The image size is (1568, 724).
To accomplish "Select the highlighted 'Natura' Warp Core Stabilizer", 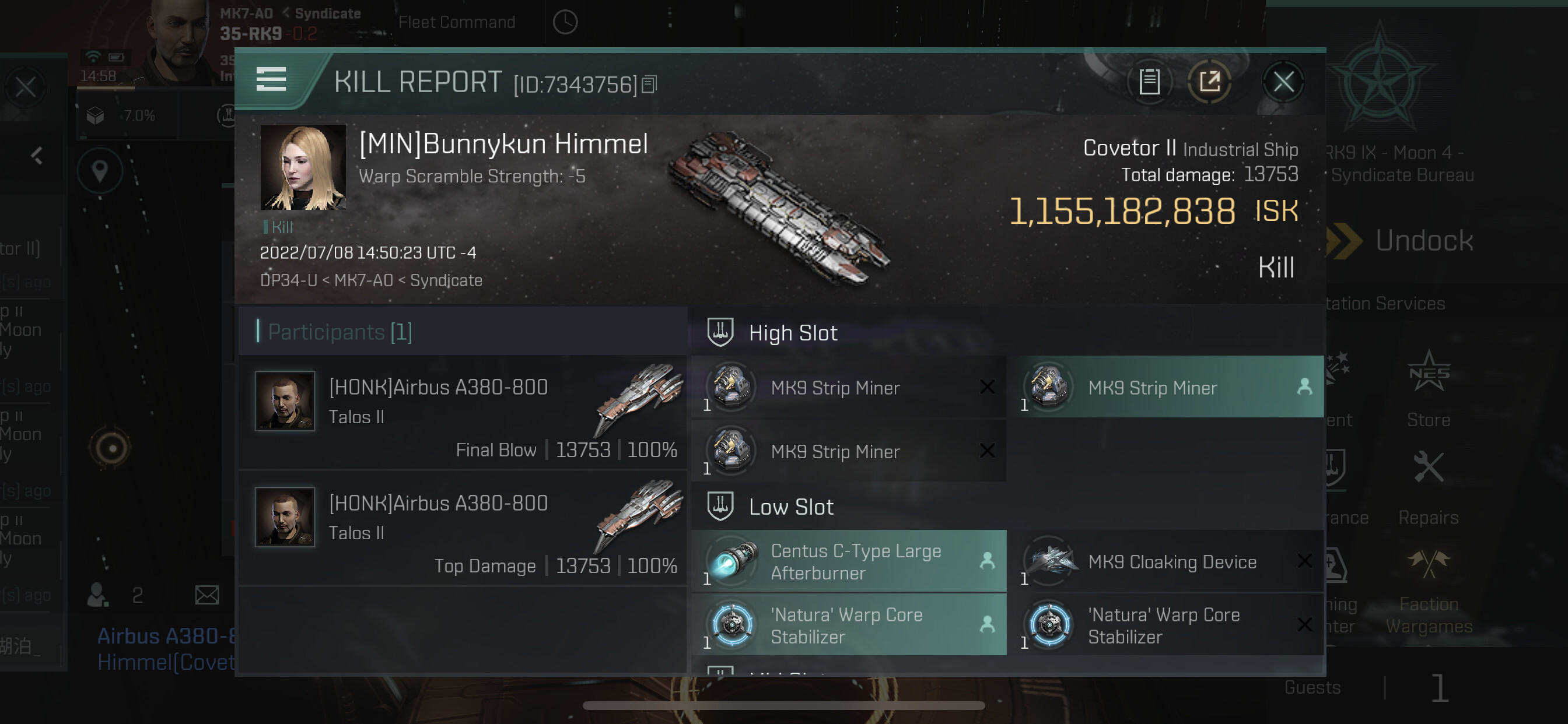I will coord(849,625).
